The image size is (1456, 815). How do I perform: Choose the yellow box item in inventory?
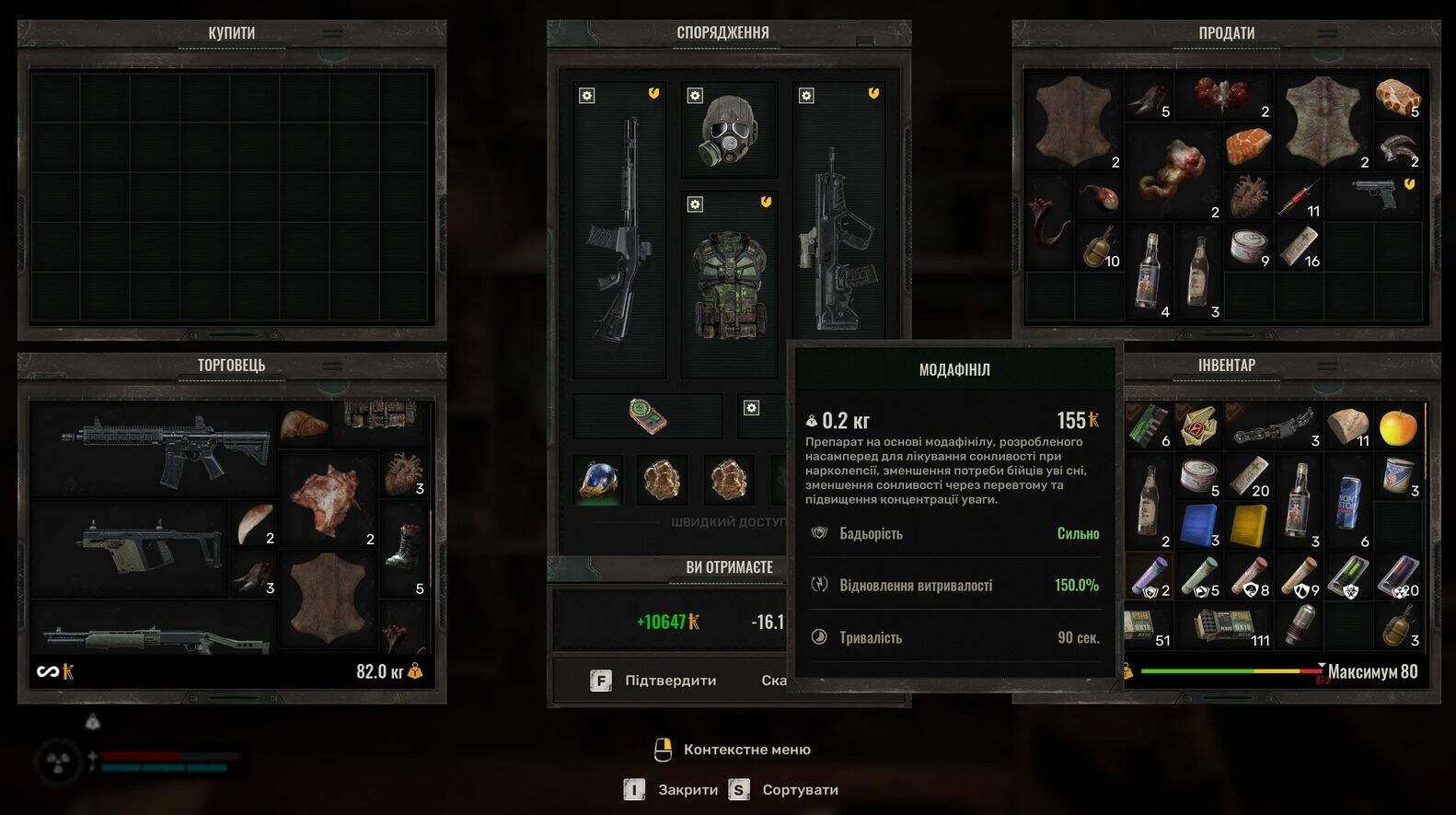(1249, 525)
